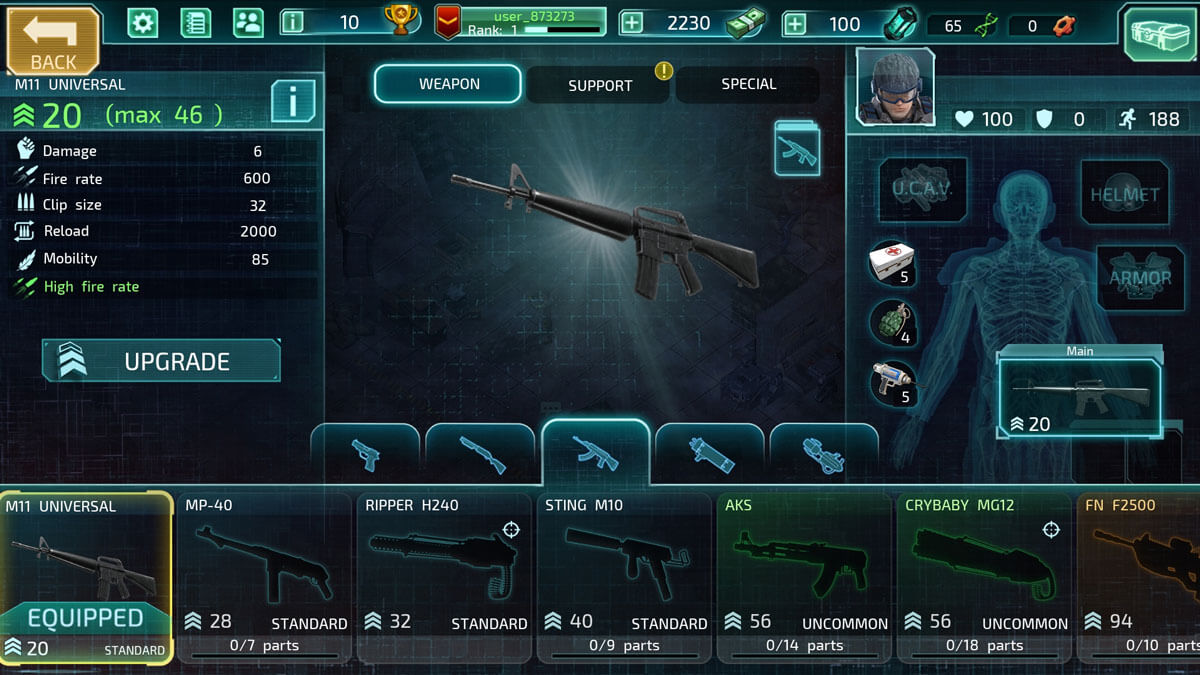Select the WEAPON tab
This screenshot has width=1200, height=675.
point(448,84)
